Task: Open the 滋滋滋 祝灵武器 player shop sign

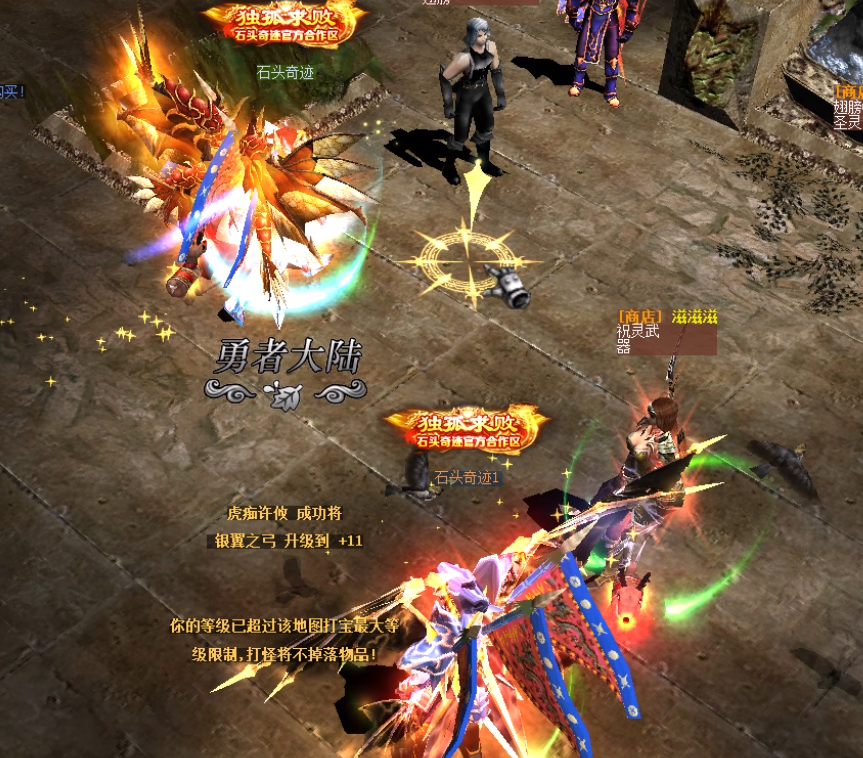Action: (x=666, y=333)
